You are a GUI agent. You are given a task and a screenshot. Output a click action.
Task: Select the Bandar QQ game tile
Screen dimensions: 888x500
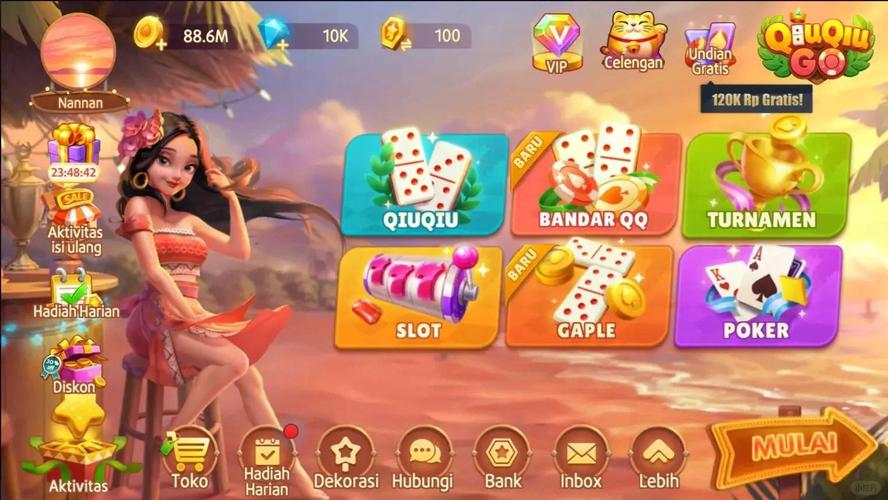coord(595,185)
